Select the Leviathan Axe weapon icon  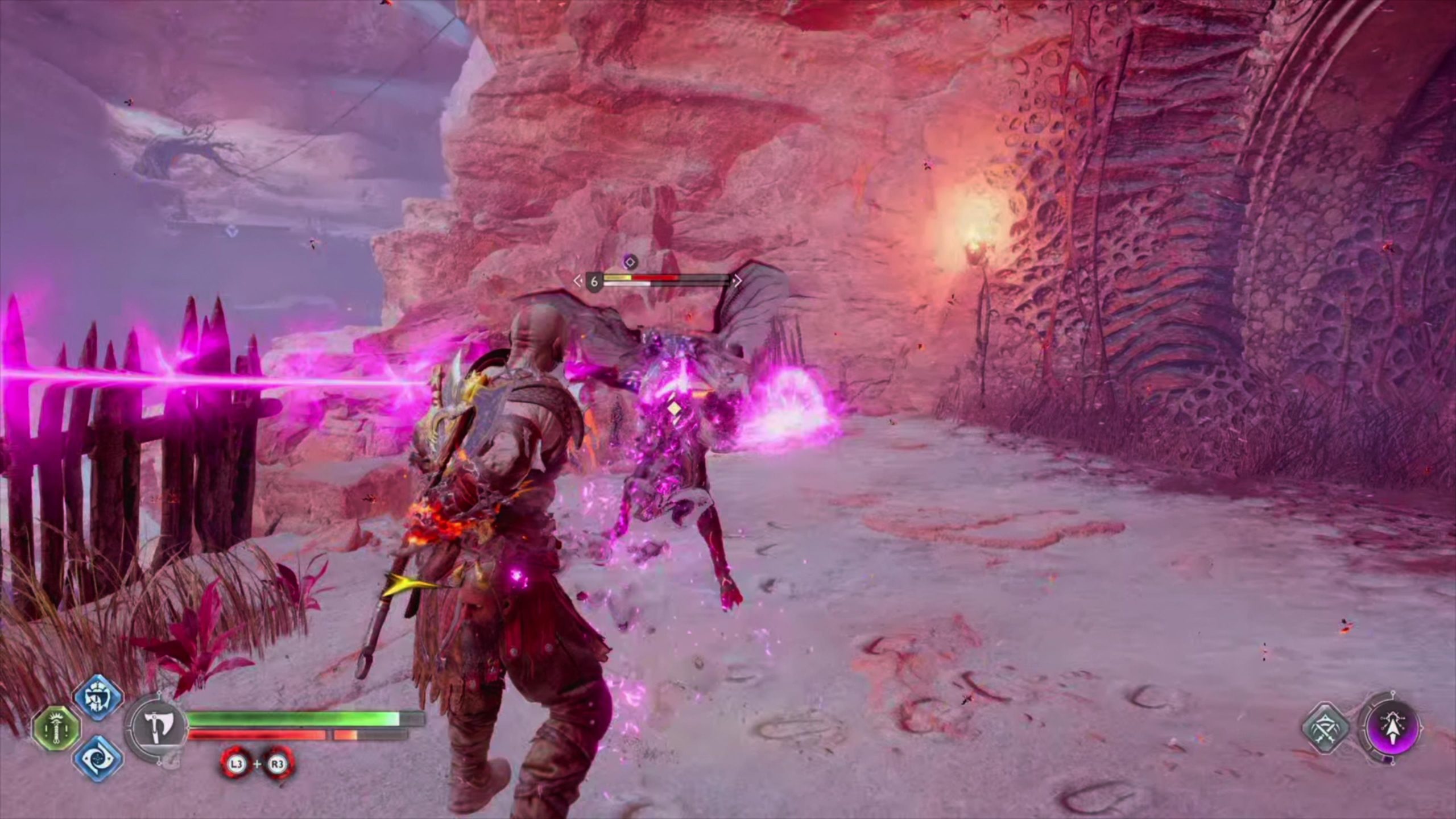click(155, 729)
